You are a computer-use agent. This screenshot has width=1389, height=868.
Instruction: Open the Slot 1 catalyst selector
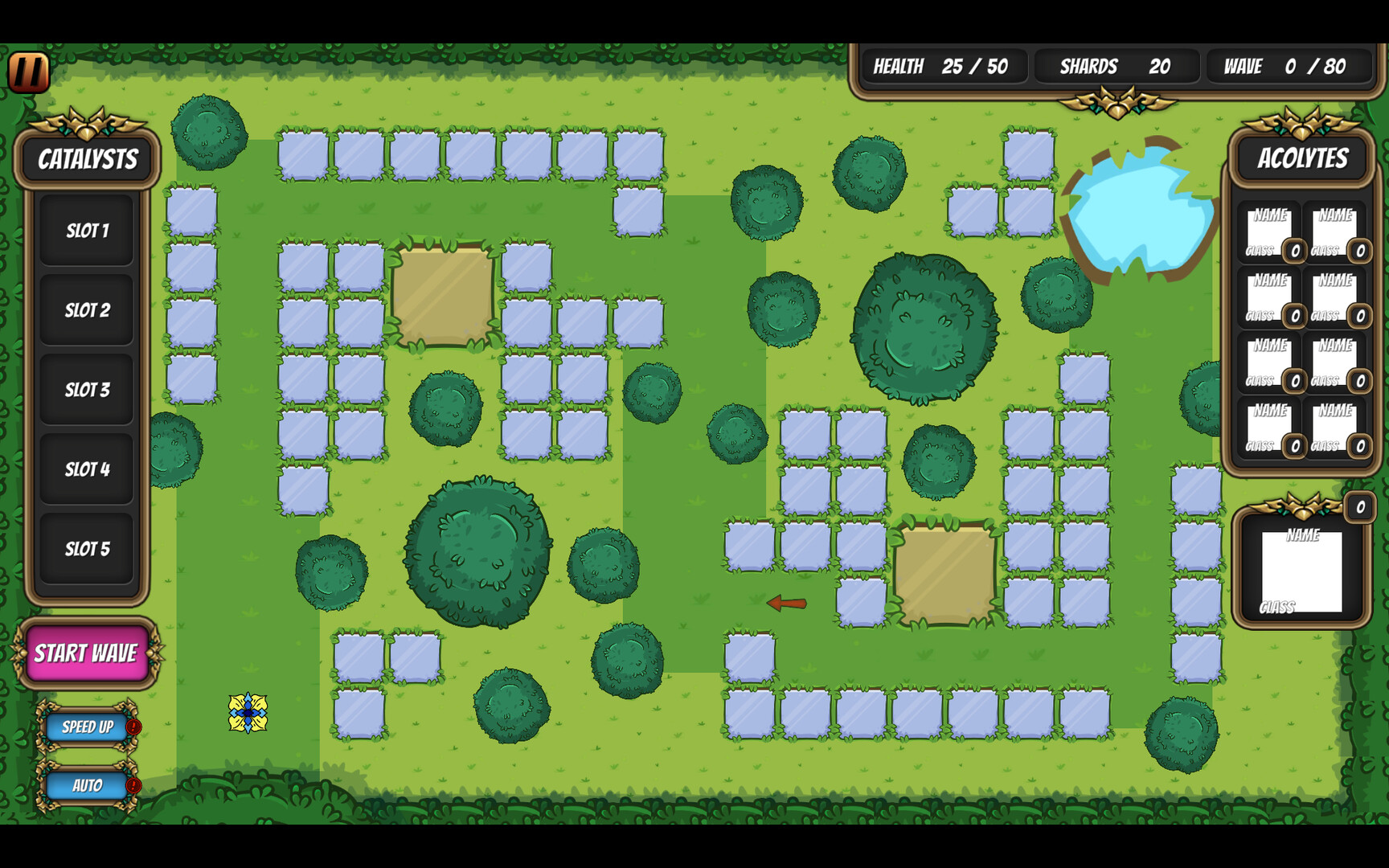click(87, 231)
